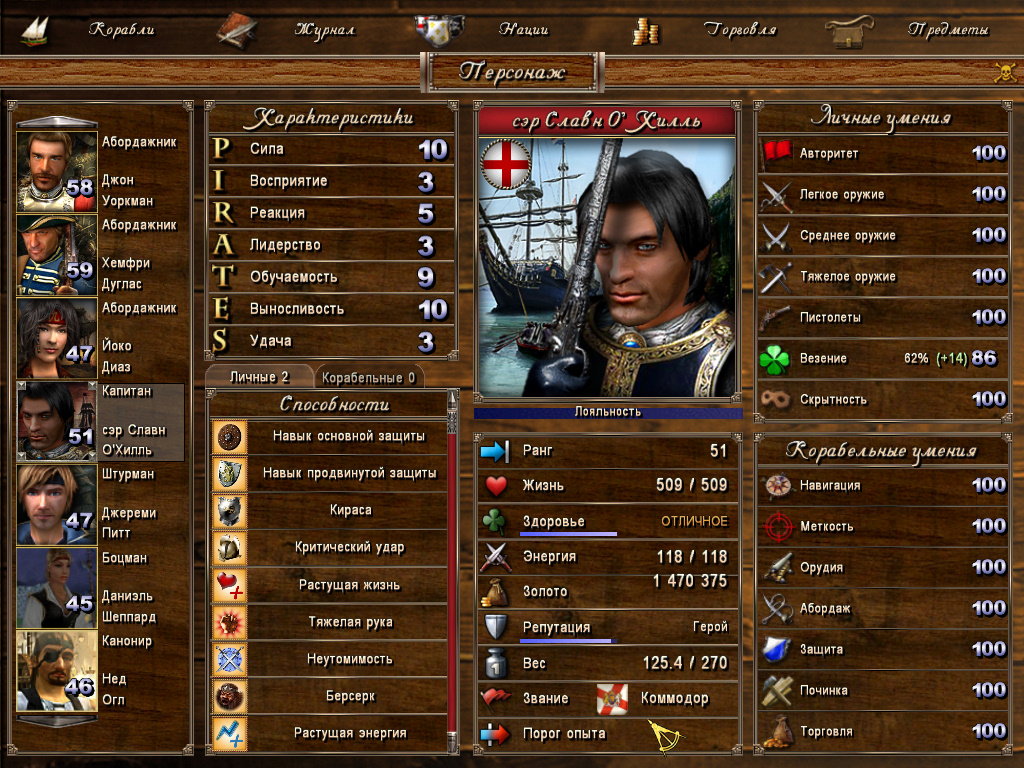Select the Навигация ship skill

(x=880, y=485)
